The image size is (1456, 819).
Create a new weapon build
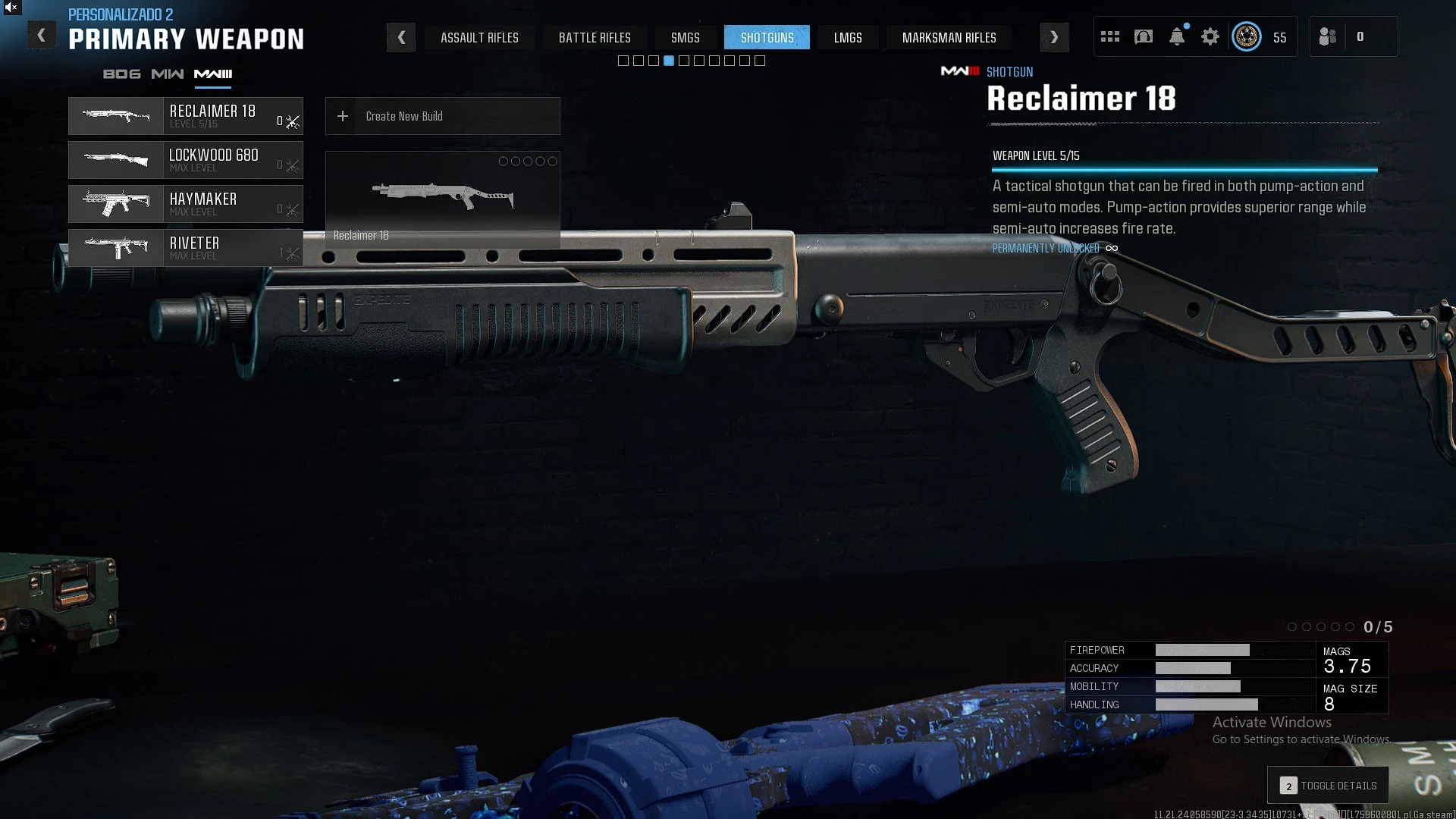click(442, 116)
